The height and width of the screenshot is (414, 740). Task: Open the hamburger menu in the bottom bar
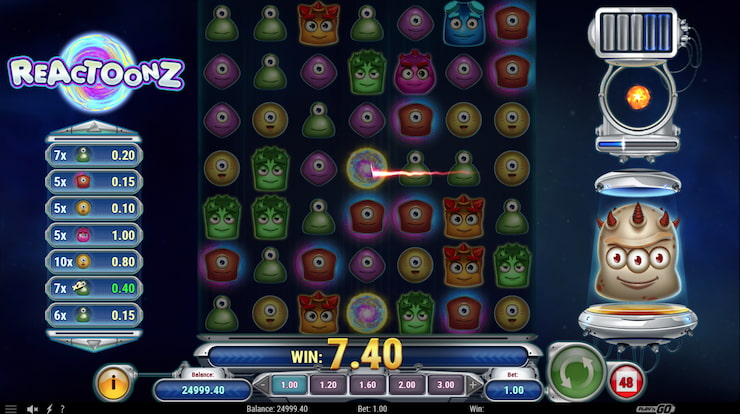(10, 408)
